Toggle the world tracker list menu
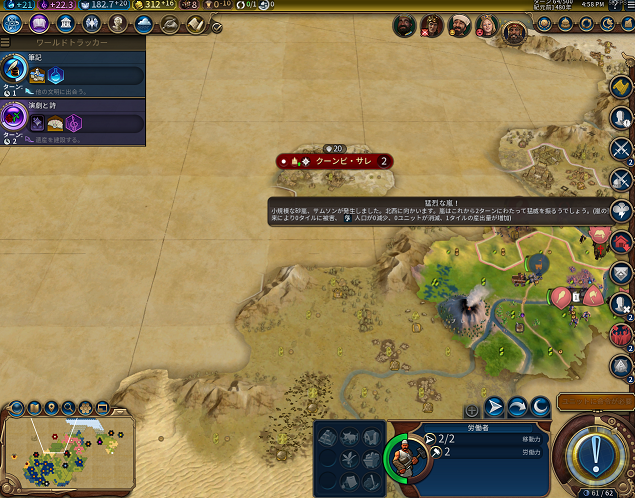 coord(6,44)
